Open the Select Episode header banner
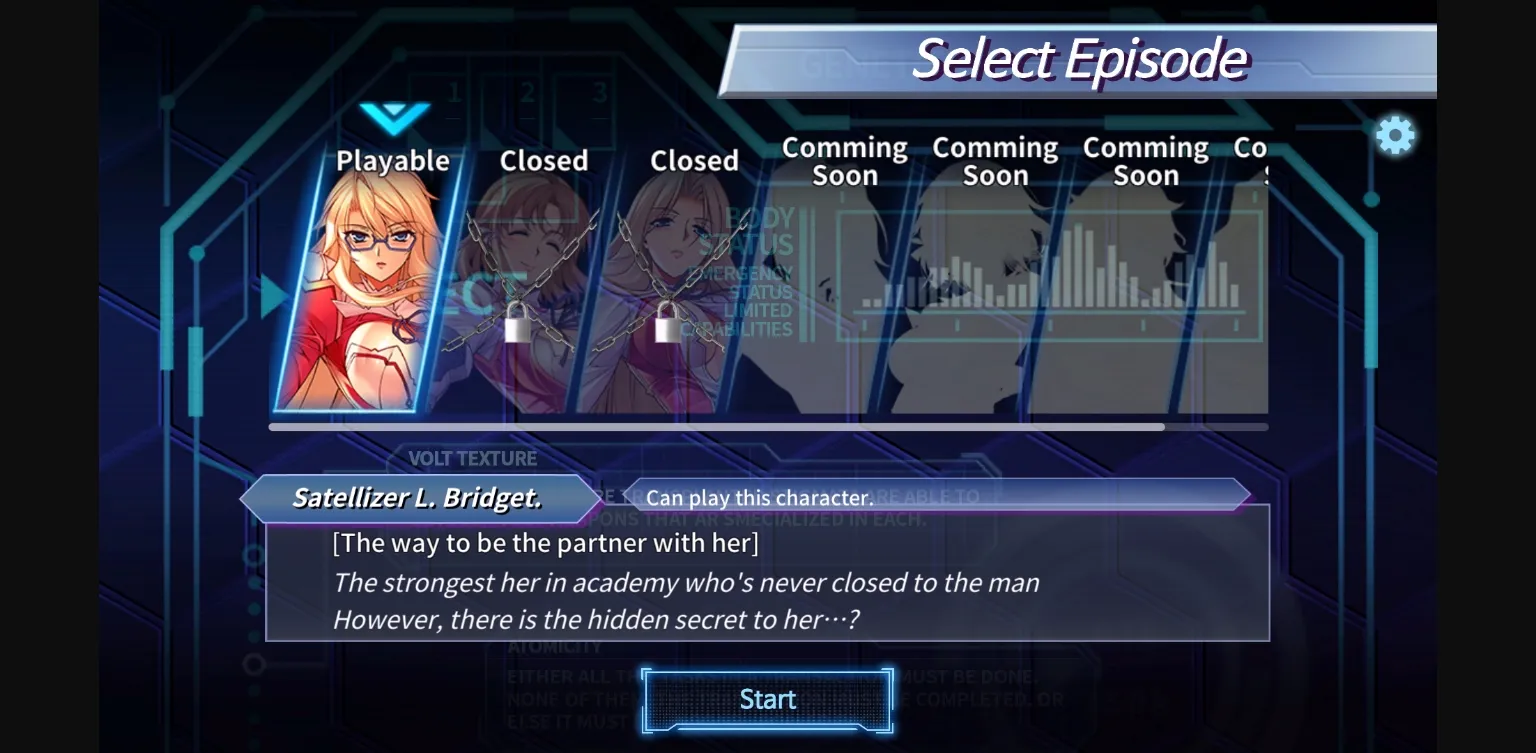Screen dimensions: 1536x753 (x=1082, y=57)
